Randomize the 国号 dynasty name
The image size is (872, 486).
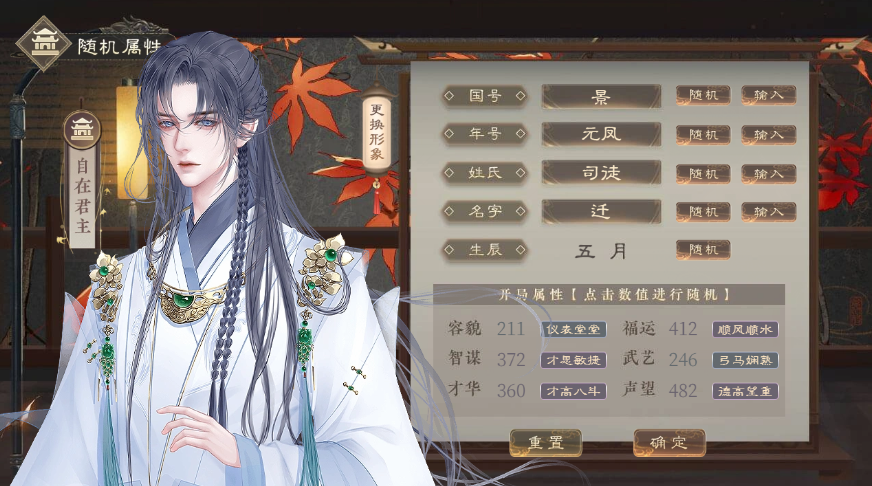(703, 95)
